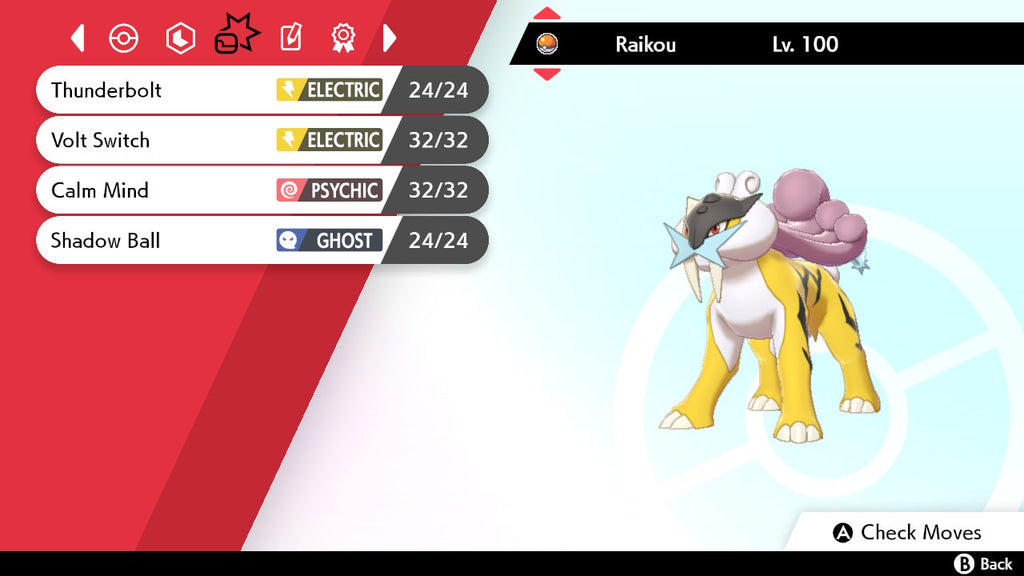Viewport: 1024px width, 576px height.
Task: Select the Thunderbolt move row
Action: pyautogui.click(x=262, y=90)
